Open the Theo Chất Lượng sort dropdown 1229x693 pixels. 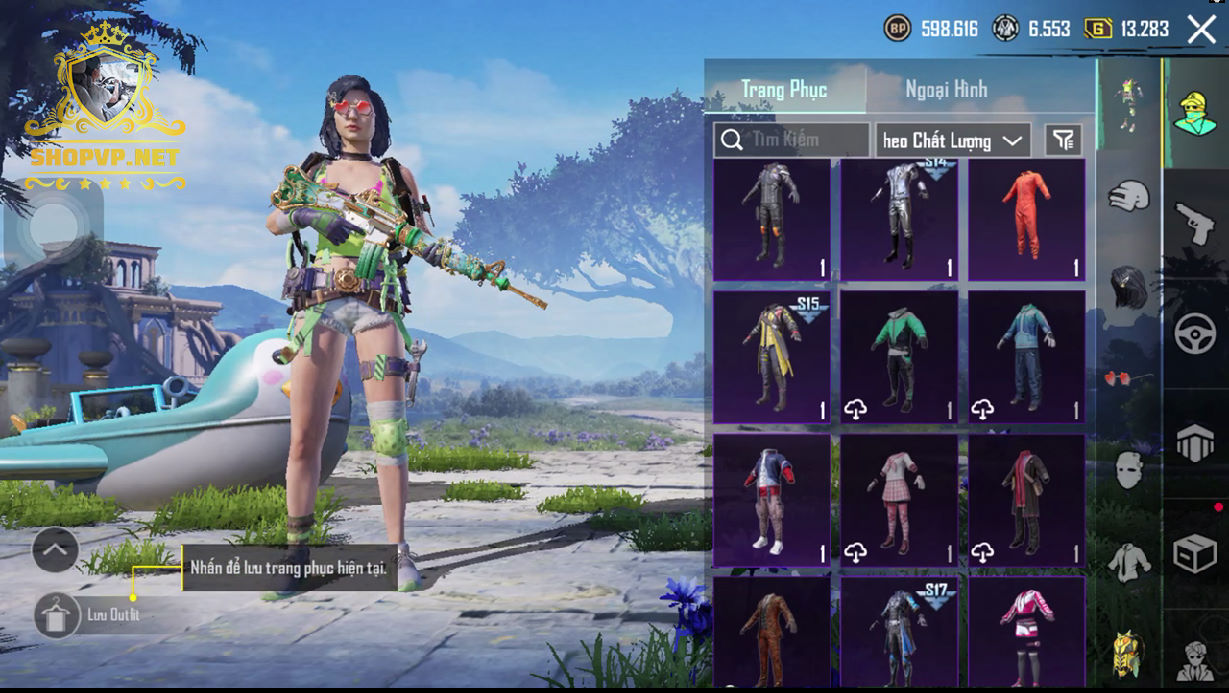[952, 141]
